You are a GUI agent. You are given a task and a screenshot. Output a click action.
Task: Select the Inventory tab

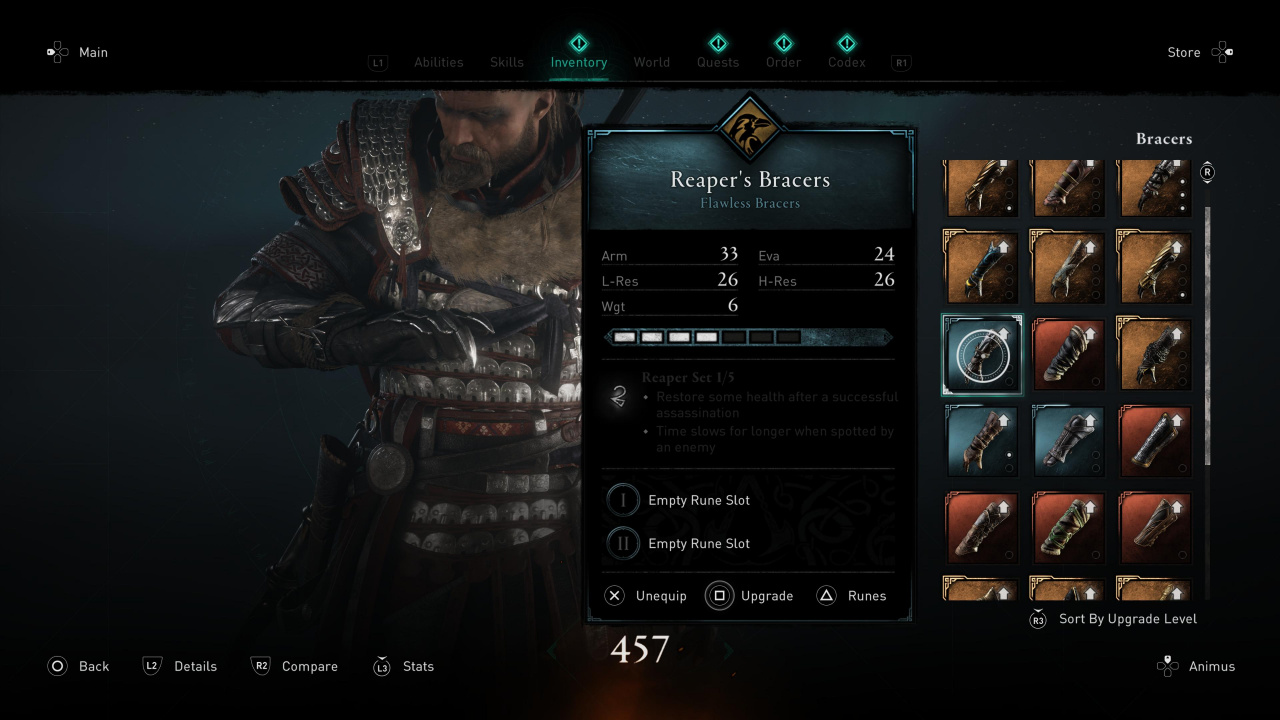[579, 62]
